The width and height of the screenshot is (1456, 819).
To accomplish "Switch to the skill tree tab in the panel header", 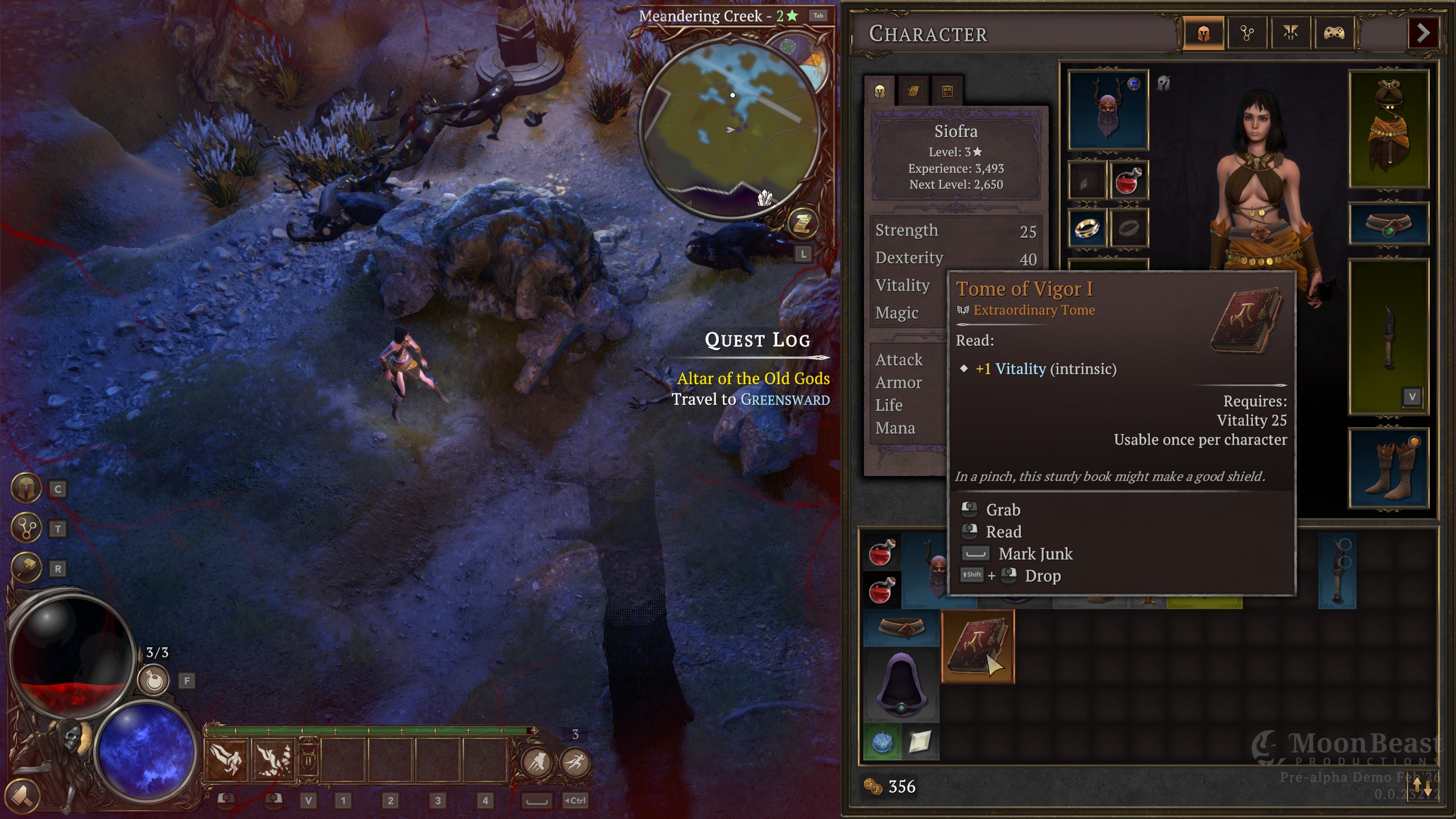I will pyautogui.click(x=1247, y=34).
